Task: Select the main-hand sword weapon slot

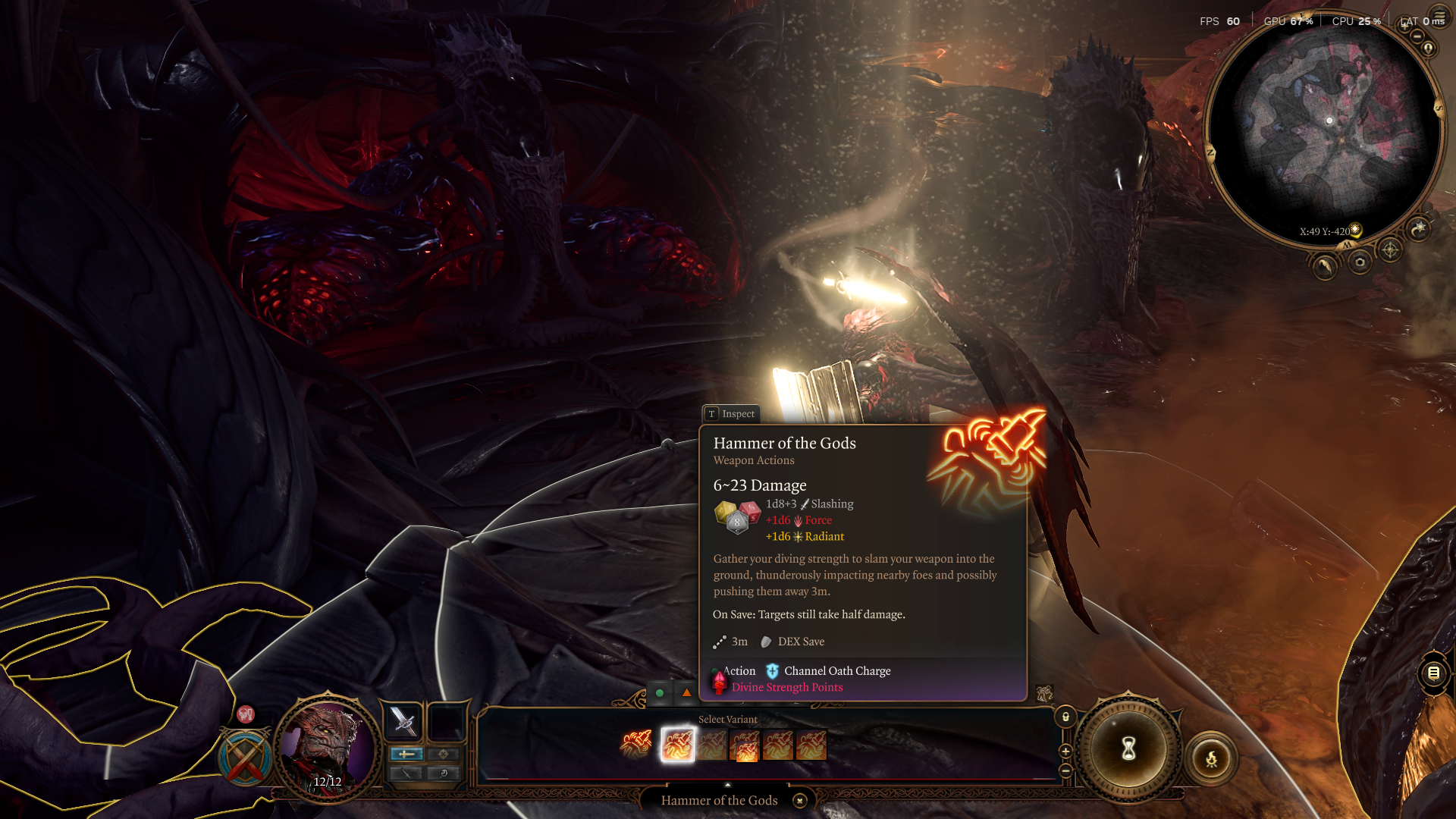Action: 403,721
